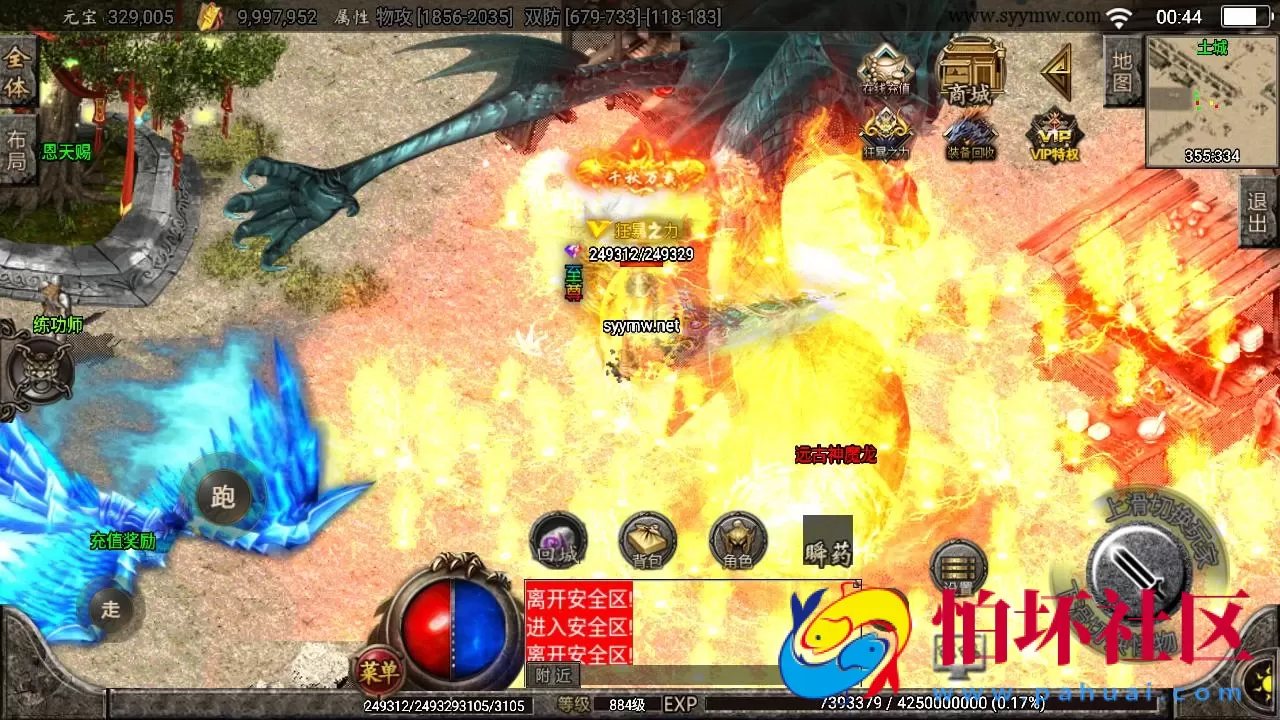Open the 角色 character panel
1280x720 pixels.
738,540
